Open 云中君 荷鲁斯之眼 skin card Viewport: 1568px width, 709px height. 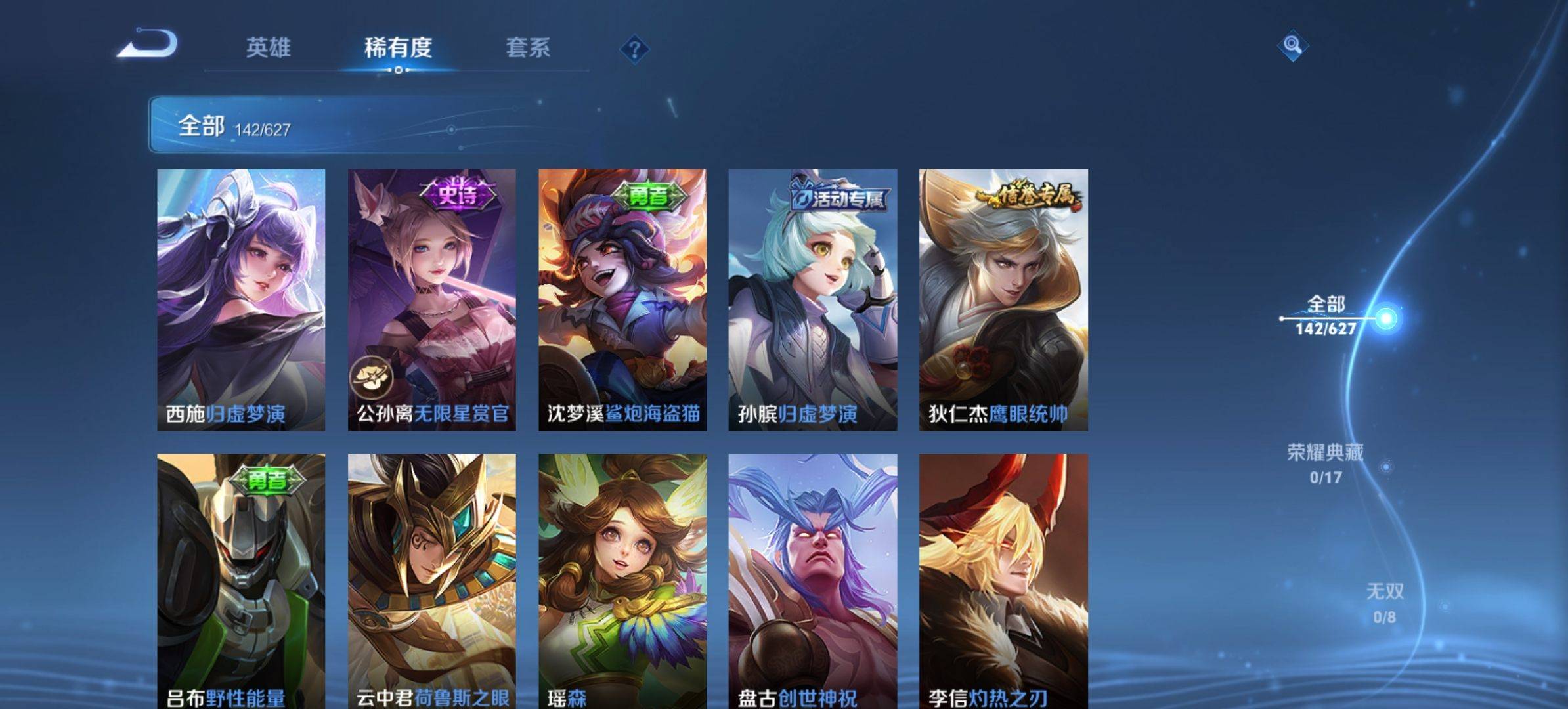431,581
